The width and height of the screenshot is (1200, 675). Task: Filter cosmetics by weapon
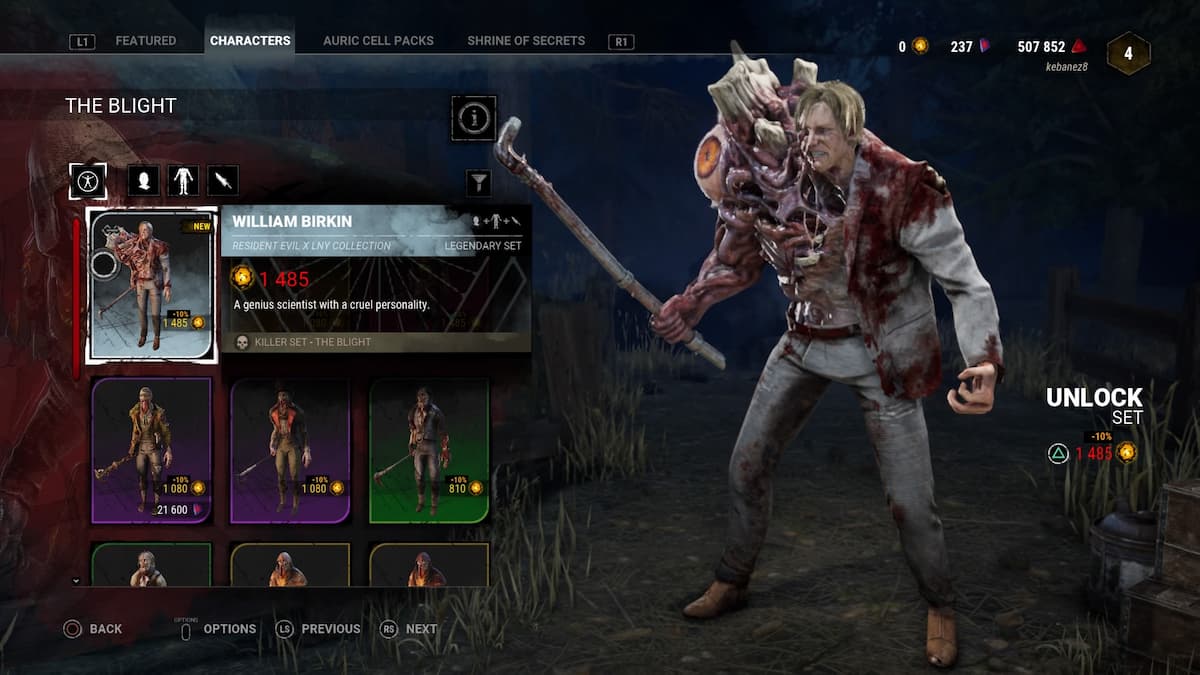click(223, 181)
